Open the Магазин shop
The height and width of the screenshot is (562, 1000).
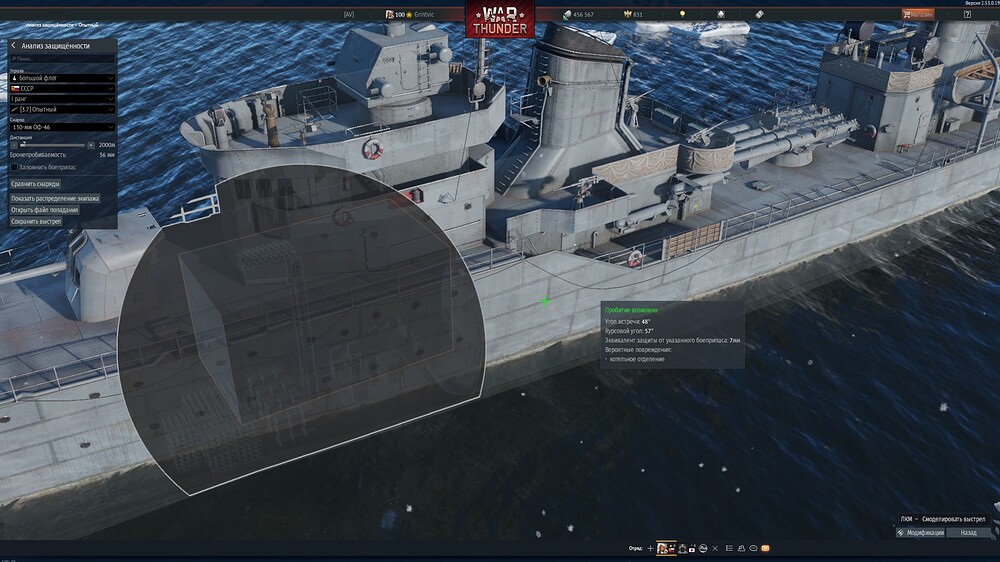pyautogui.click(x=918, y=14)
